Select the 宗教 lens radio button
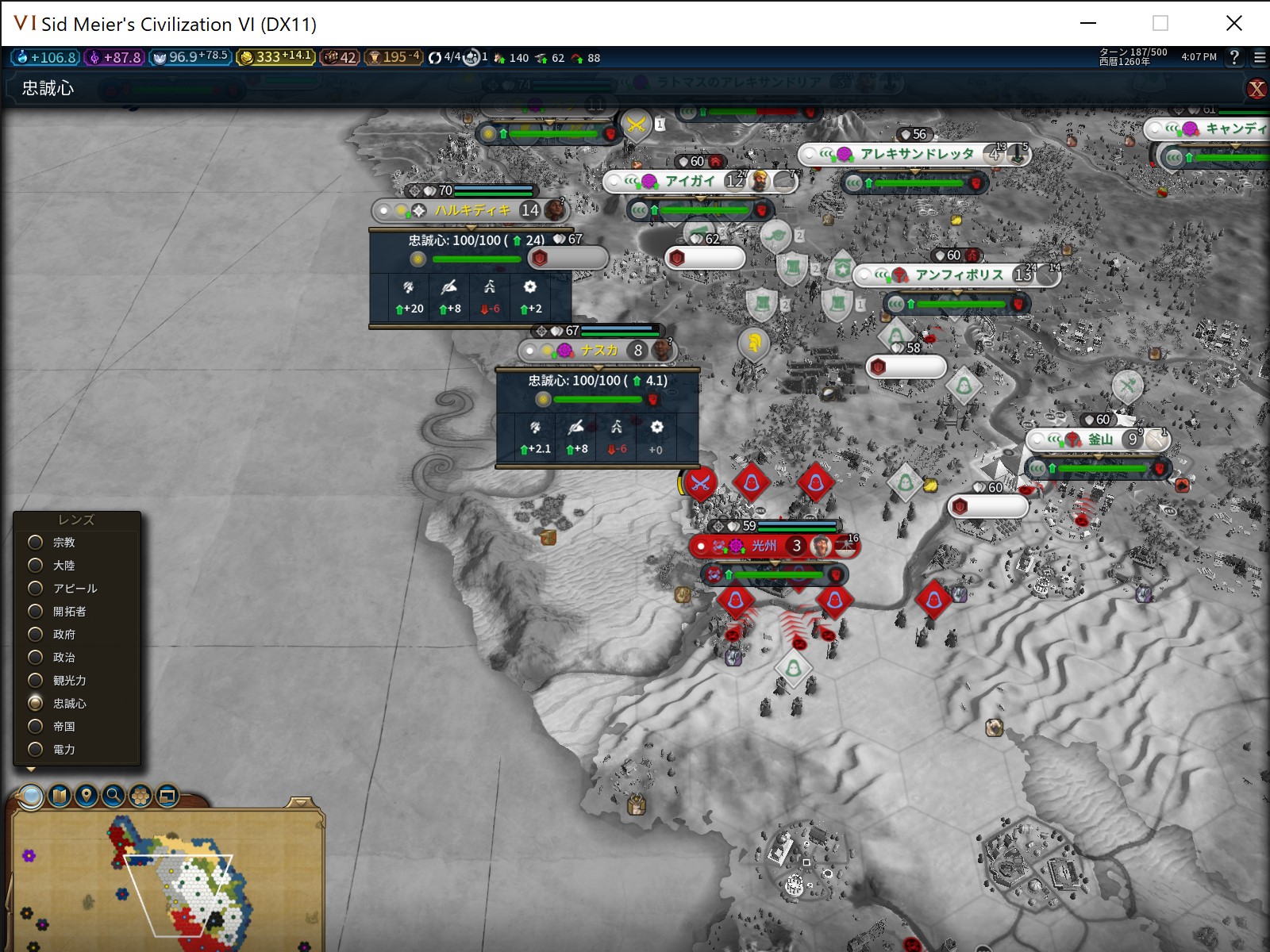The width and height of the screenshot is (1270, 952). 34,542
